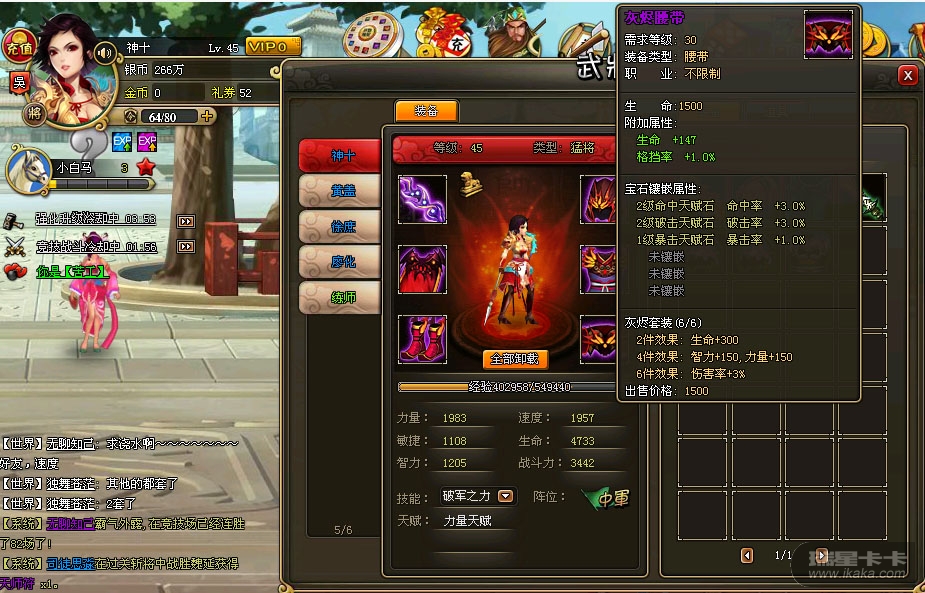Speed up the 竞技战斗 cooldown
The image size is (925, 593).
(185, 246)
